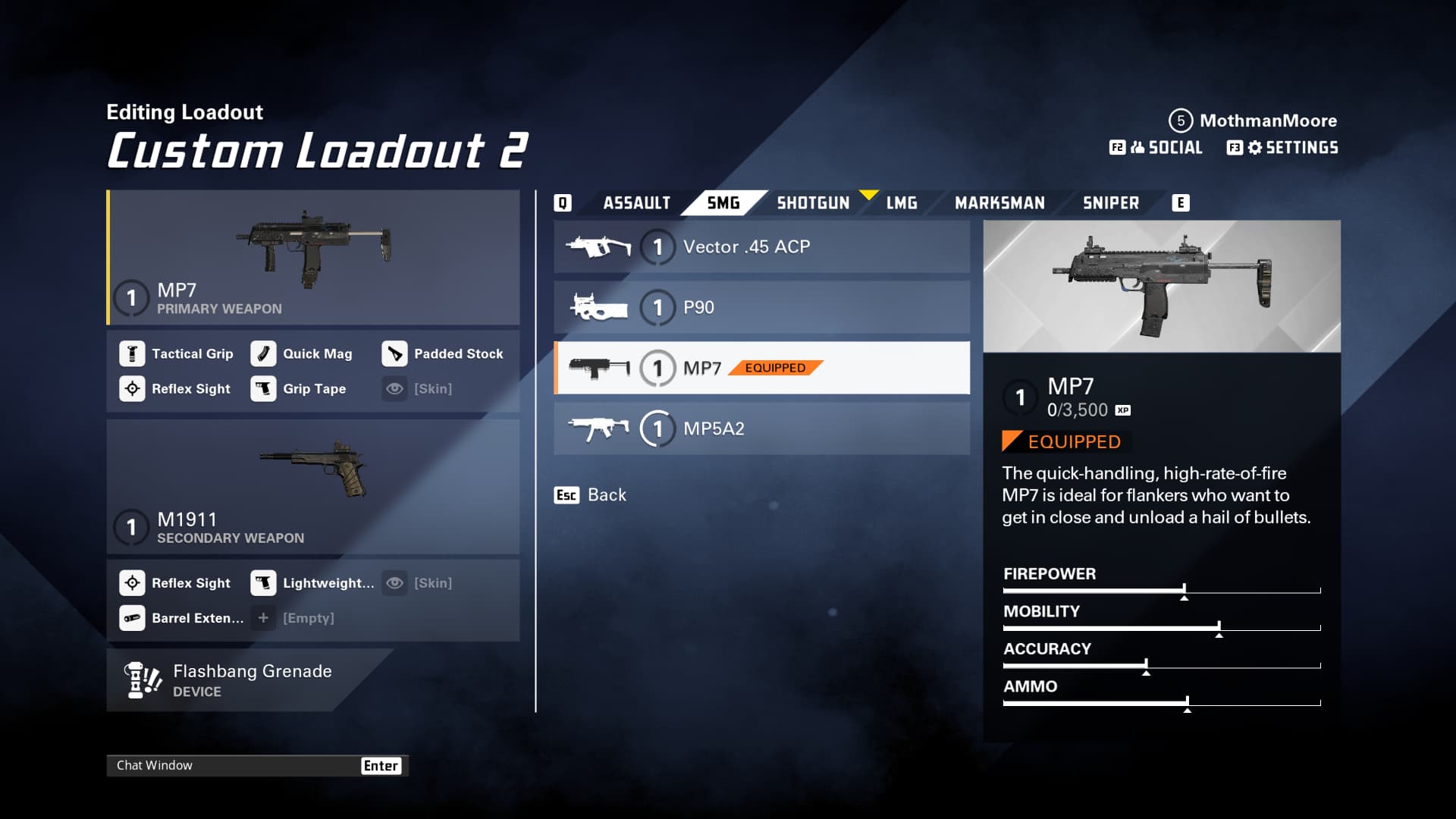The height and width of the screenshot is (819, 1456).
Task: Edit the Tactical Grip attachment
Action: tap(177, 354)
